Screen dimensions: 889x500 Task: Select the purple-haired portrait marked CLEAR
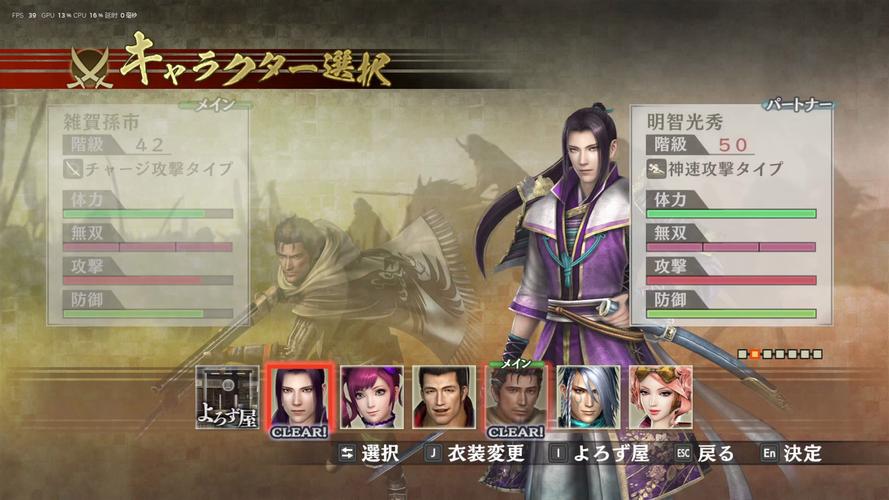[298, 400]
